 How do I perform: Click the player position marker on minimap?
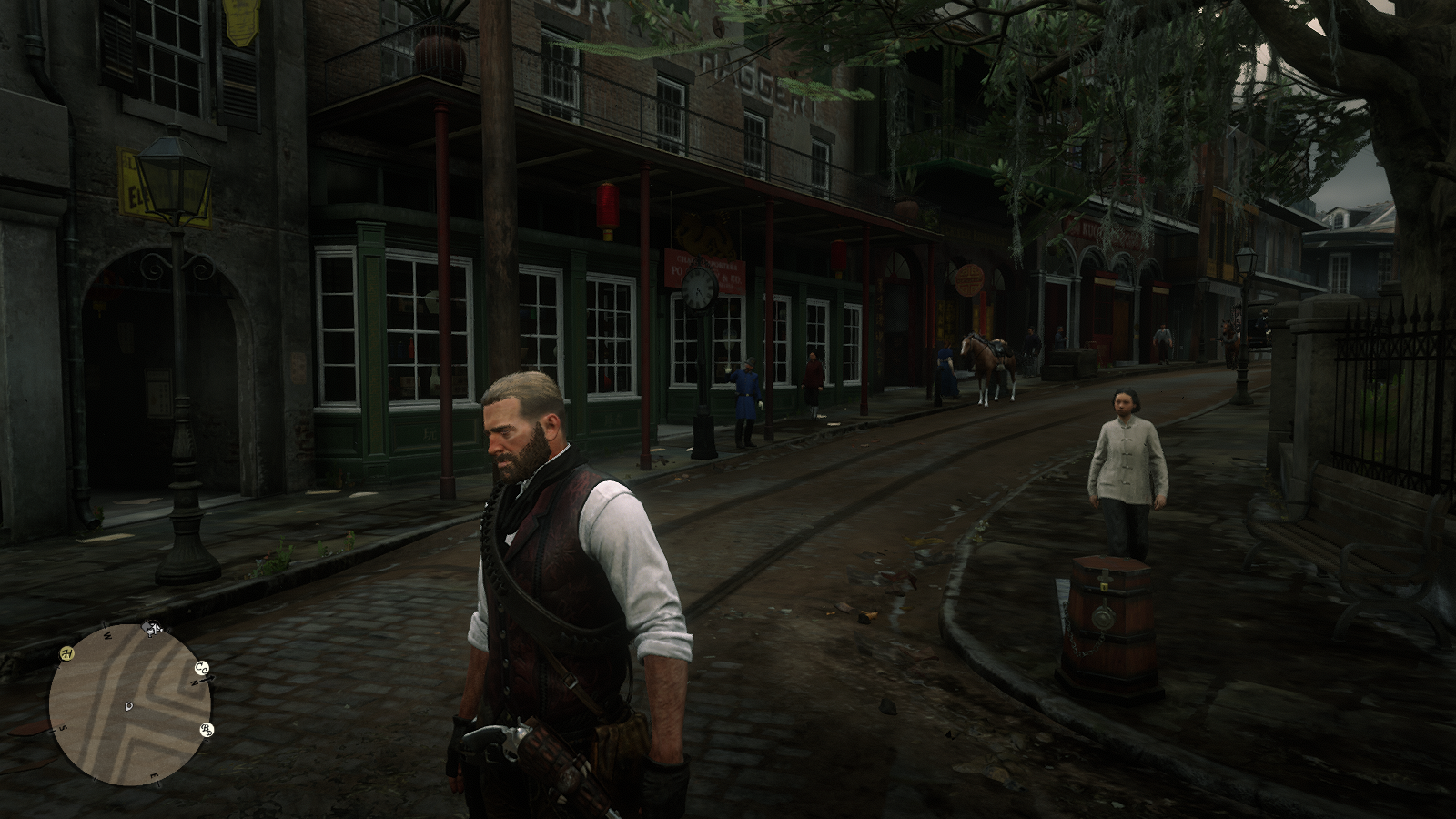point(129,705)
